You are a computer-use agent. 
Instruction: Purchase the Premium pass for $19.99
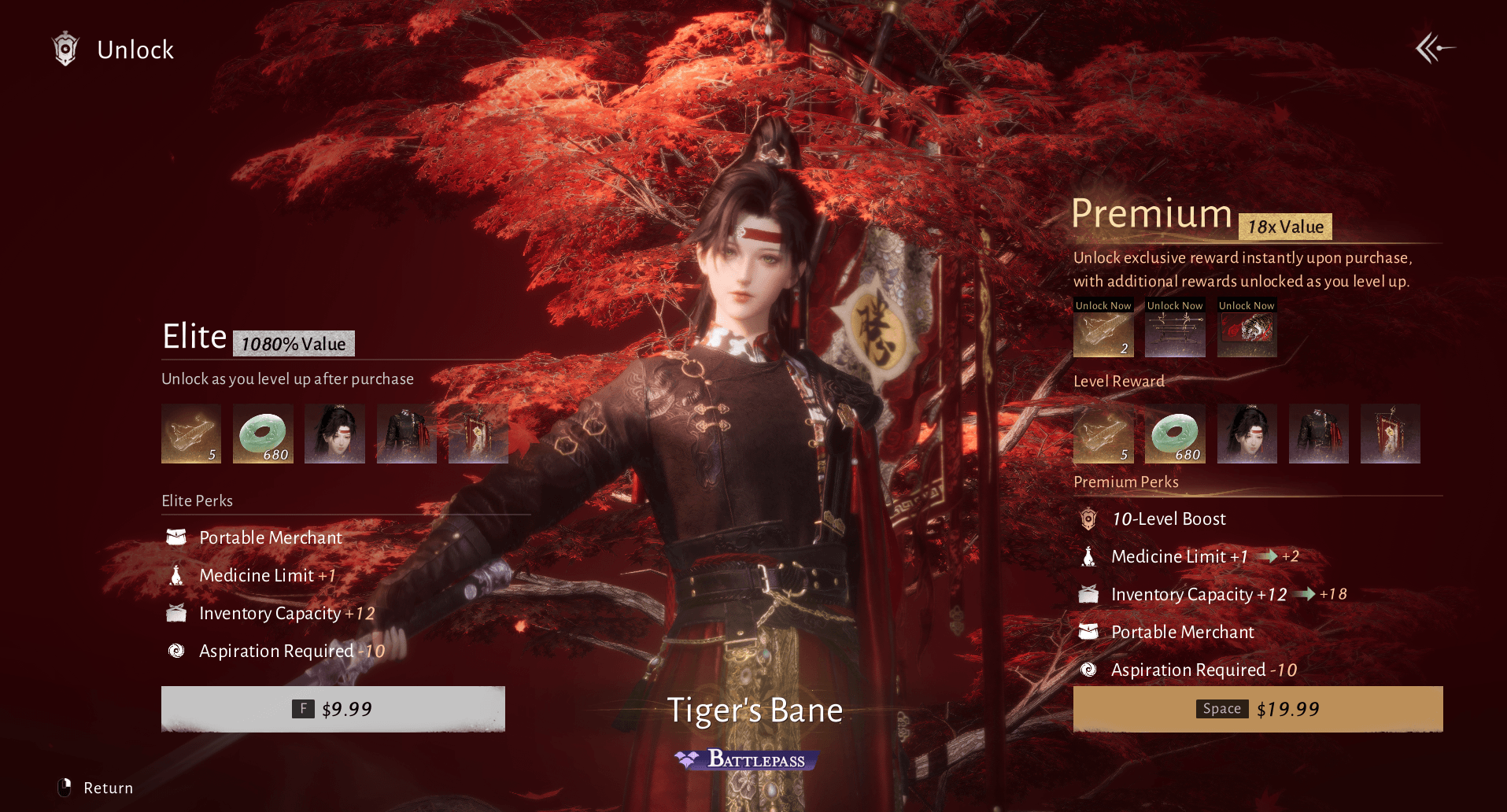(x=1258, y=709)
